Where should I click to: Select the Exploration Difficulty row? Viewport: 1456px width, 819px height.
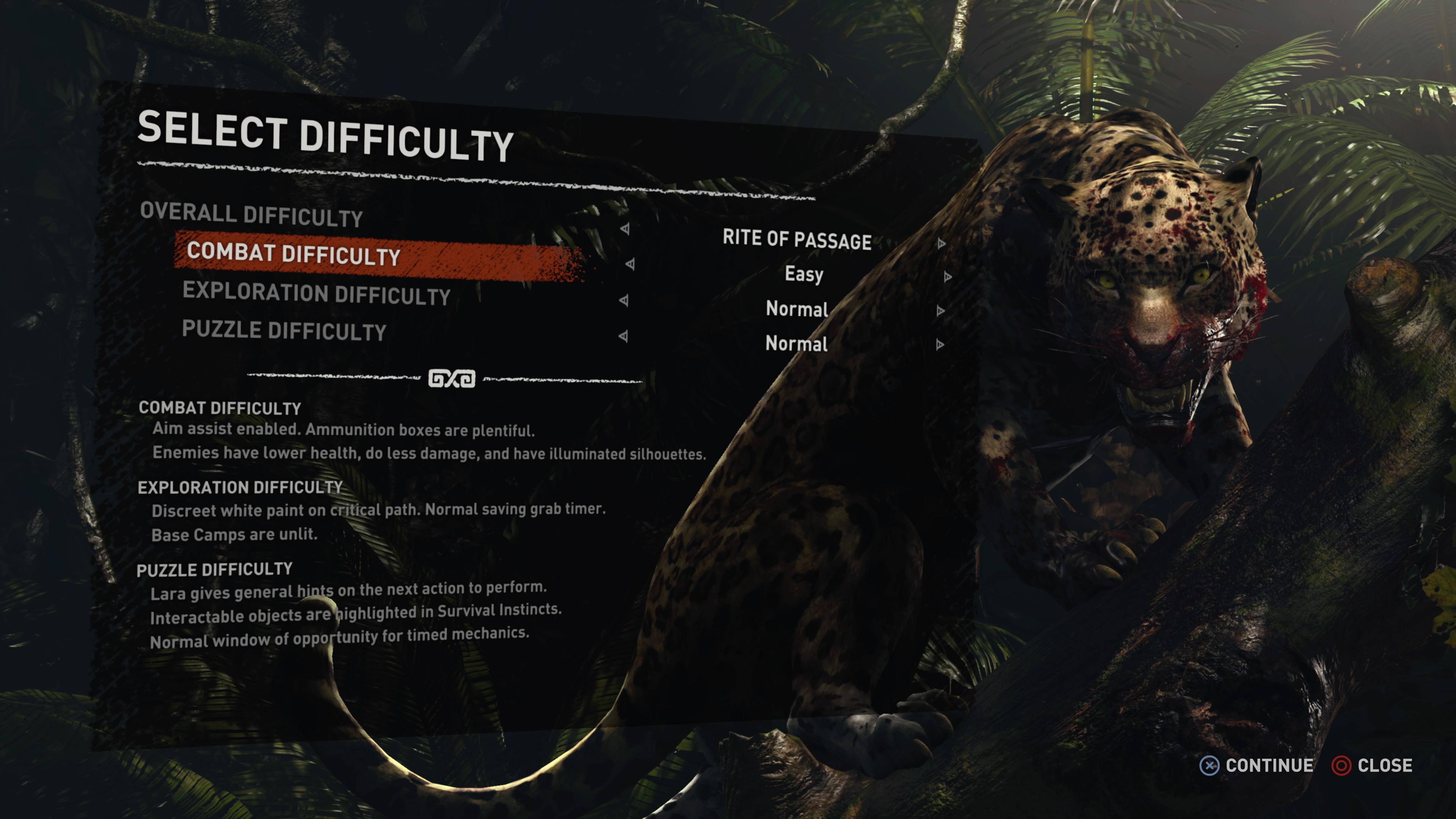tap(316, 293)
